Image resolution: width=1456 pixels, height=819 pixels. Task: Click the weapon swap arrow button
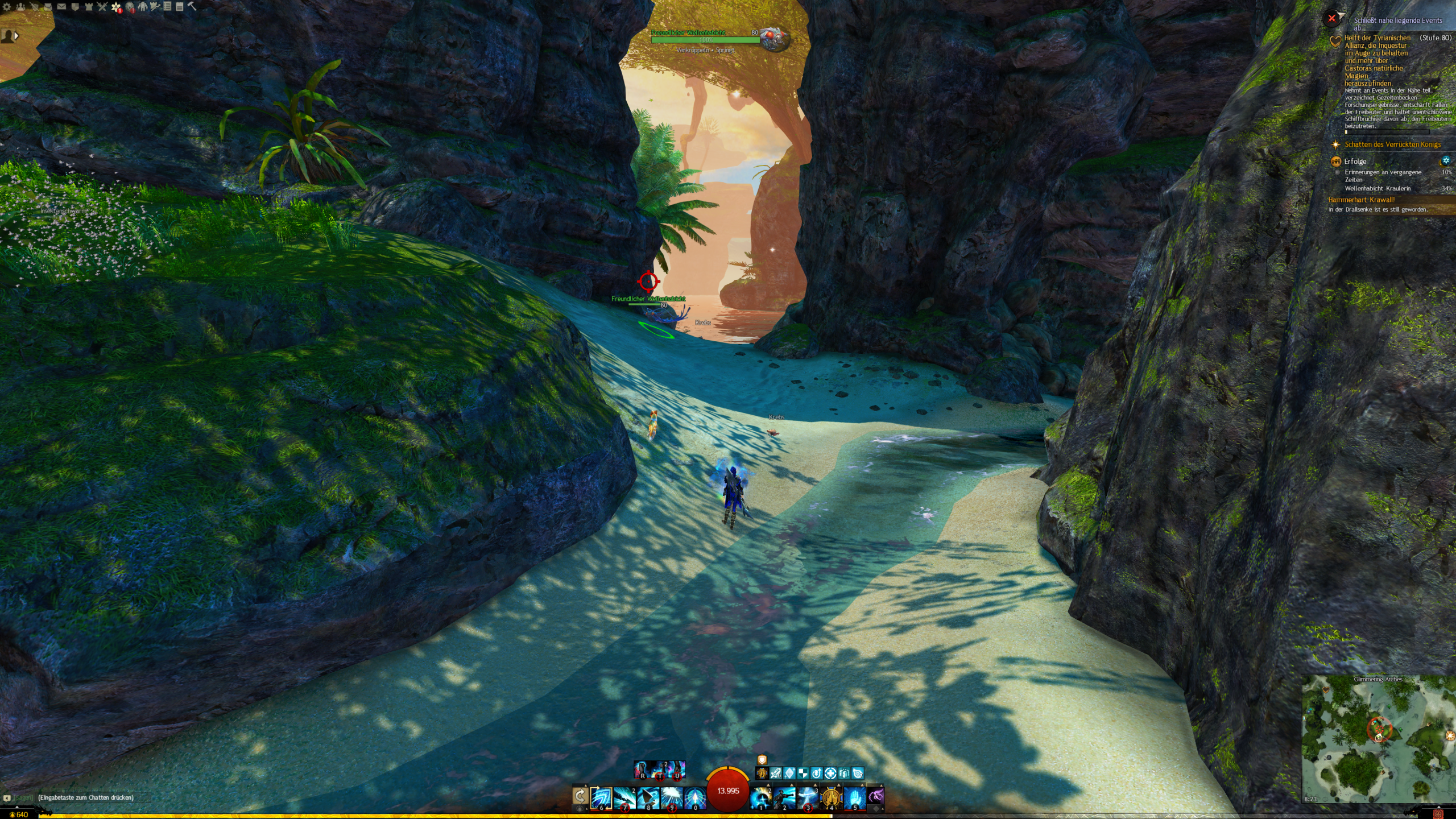click(x=580, y=796)
